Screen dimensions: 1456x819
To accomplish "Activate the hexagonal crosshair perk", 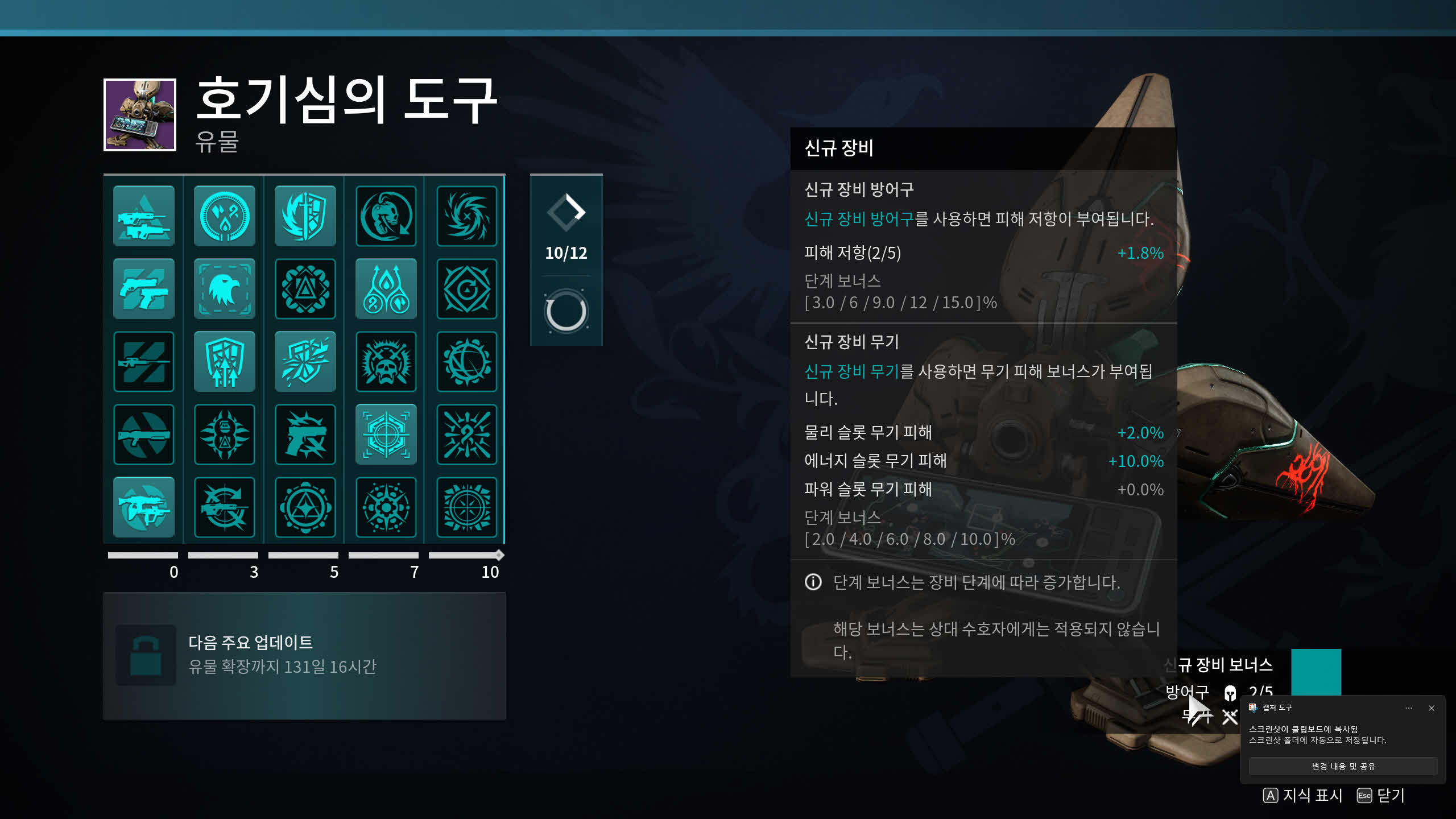I will 386,435.
